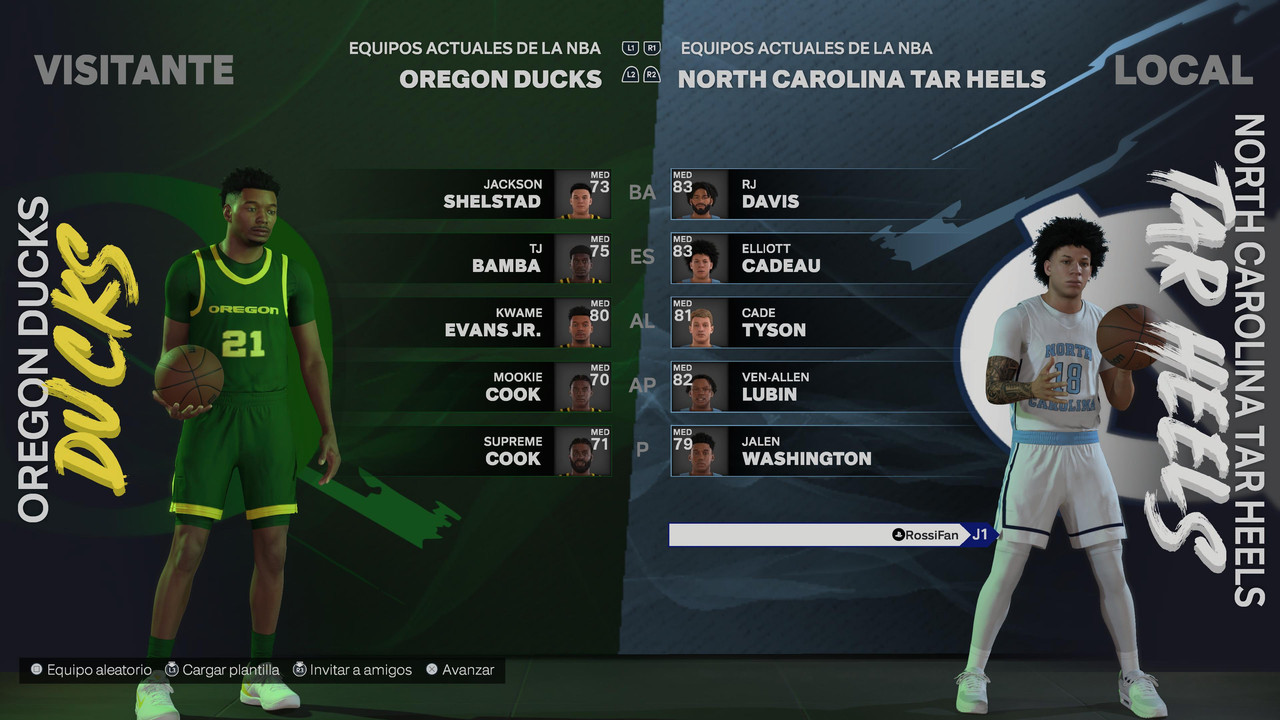1280x720 pixels.
Task: Select Ven-Allen Lubin's roster row
Action: tap(800, 386)
